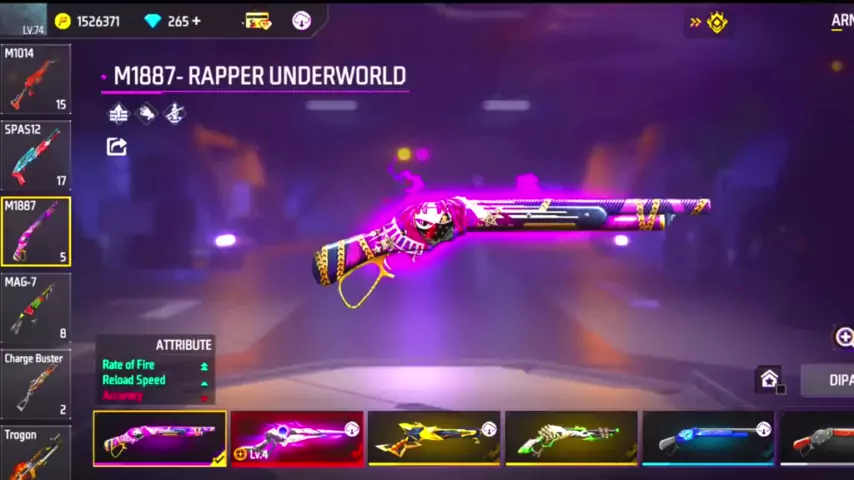Toggle the house star lobby display icon

[769, 379]
